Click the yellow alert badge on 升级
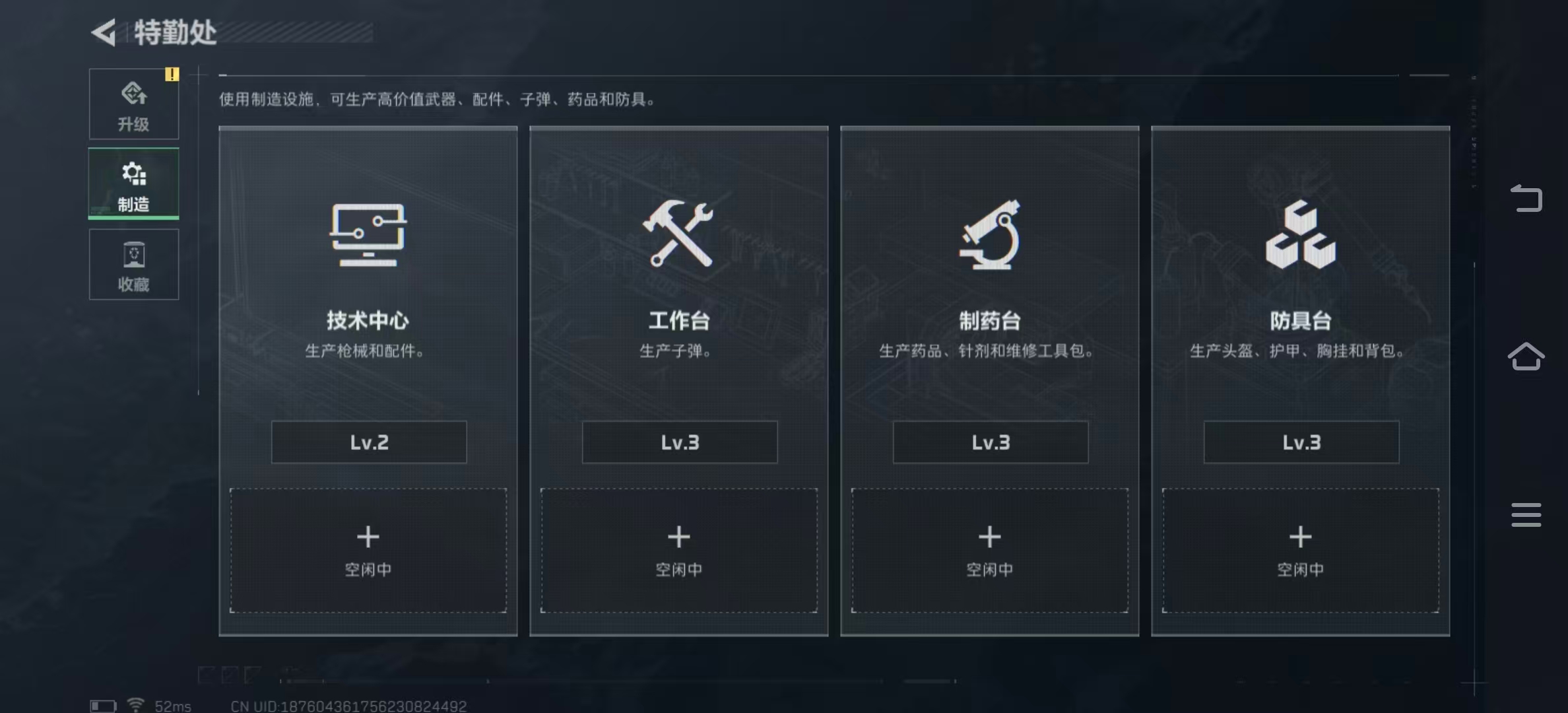The height and width of the screenshot is (713, 1568). coord(172,75)
